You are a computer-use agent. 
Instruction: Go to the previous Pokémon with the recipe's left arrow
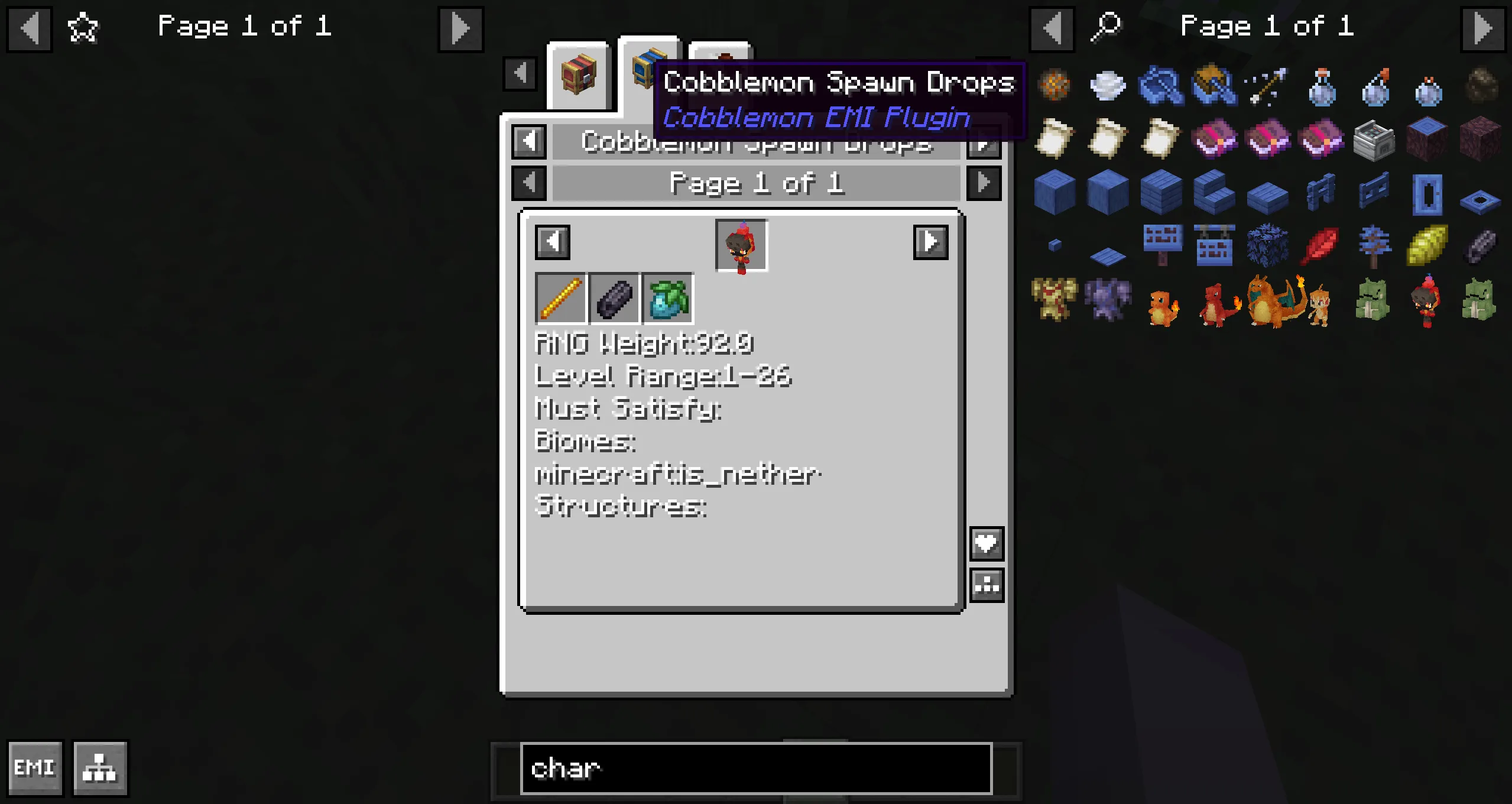pyautogui.click(x=552, y=242)
